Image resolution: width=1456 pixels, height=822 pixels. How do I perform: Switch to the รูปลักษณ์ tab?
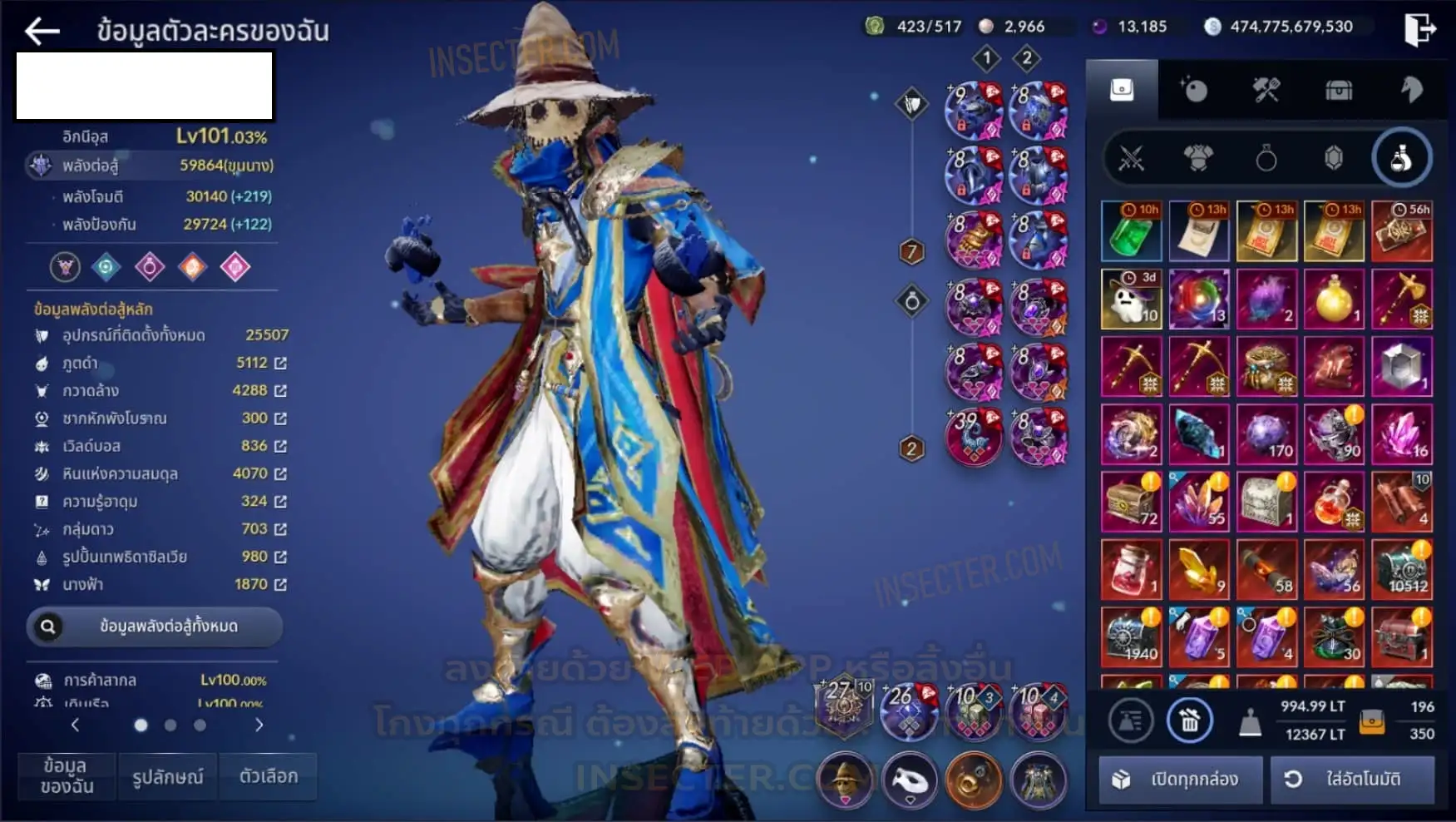pos(167,776)
